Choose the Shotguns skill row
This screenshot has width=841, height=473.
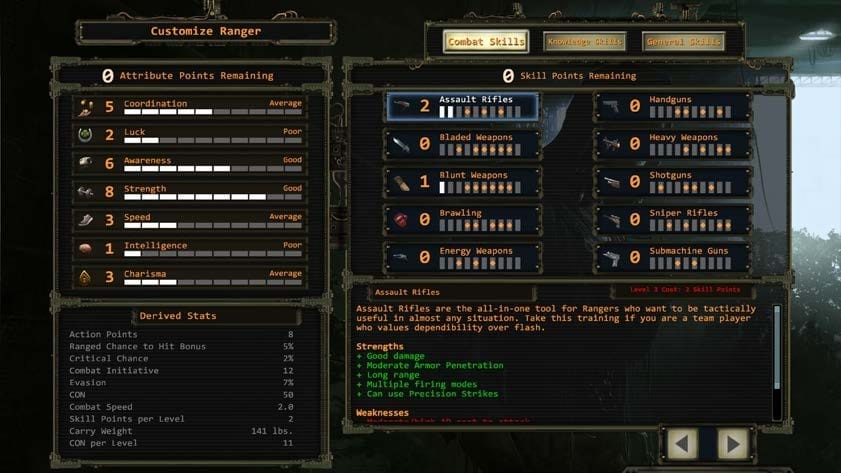[673, 182]
